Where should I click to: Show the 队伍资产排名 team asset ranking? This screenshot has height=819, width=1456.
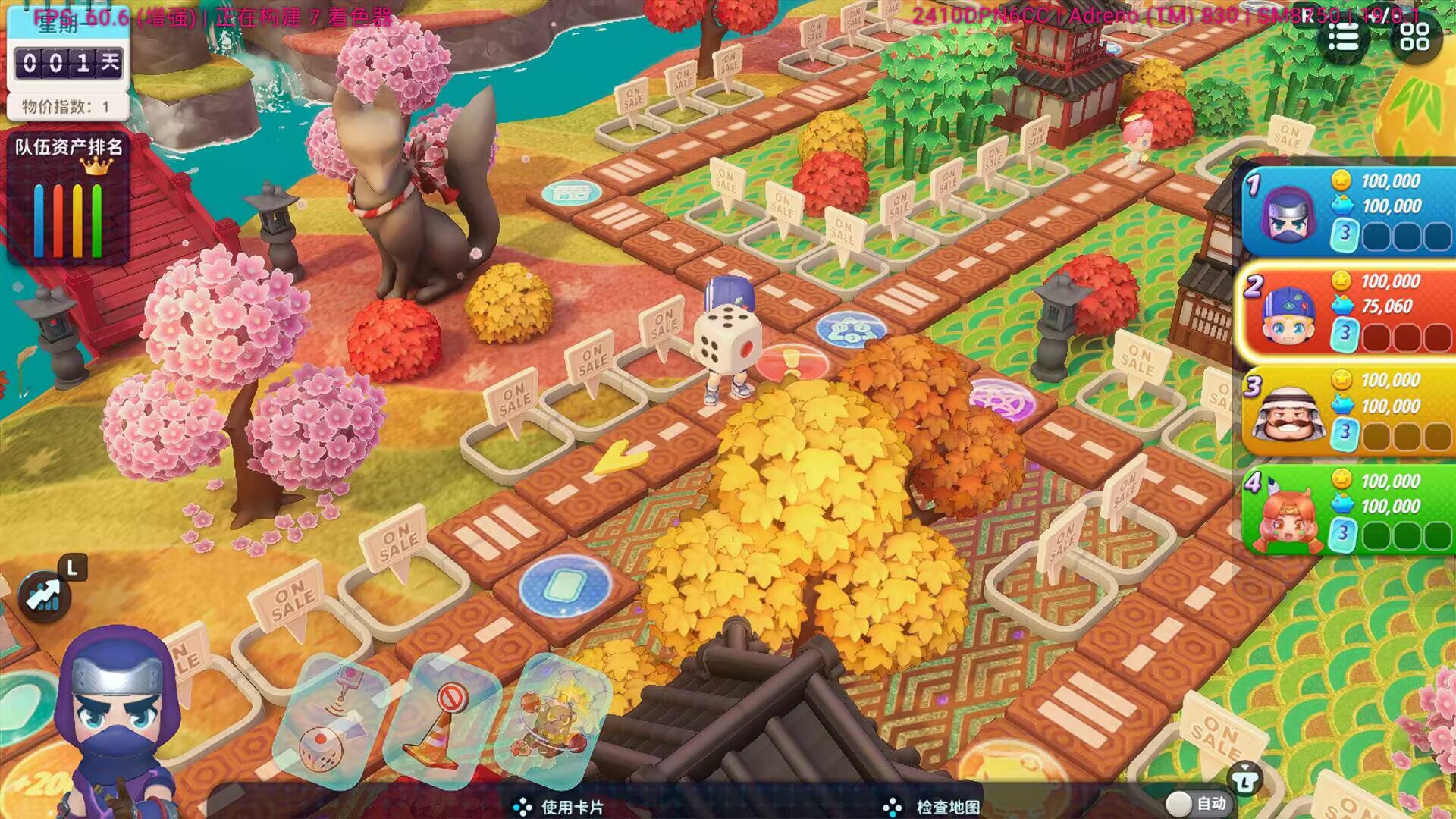69,196
